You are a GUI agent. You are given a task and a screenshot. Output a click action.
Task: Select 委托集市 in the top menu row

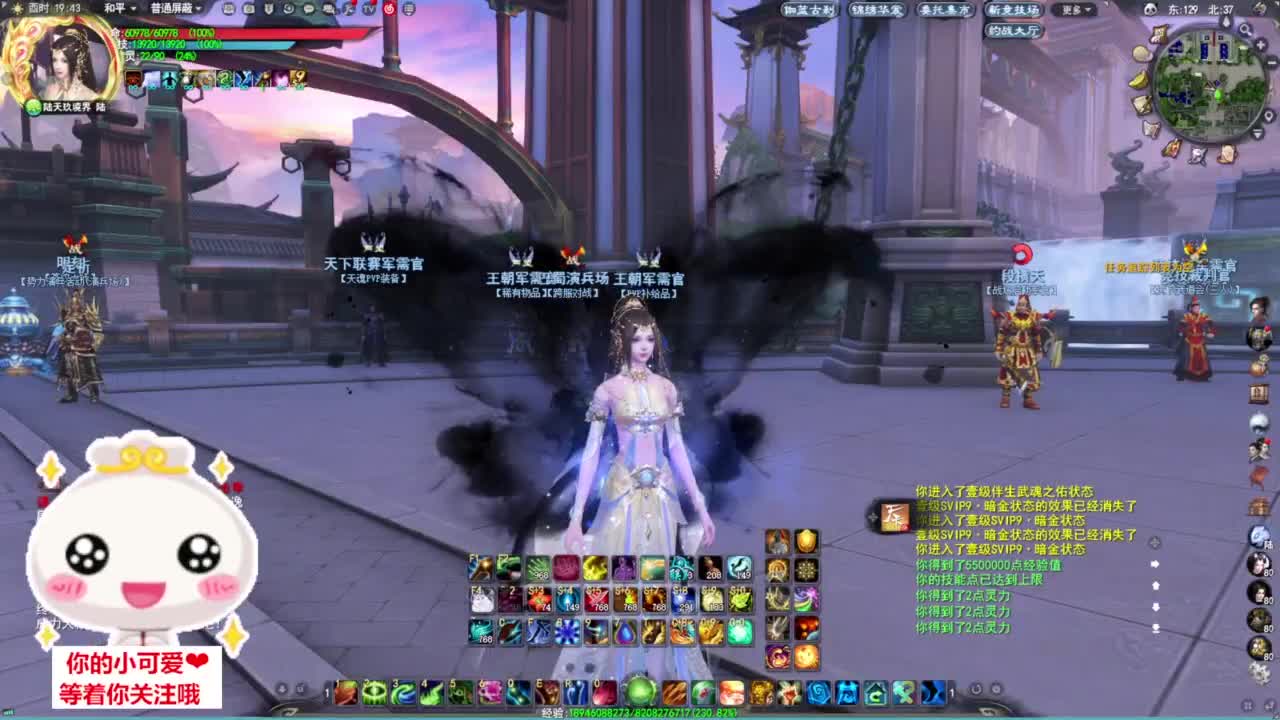tap(945, 11)
